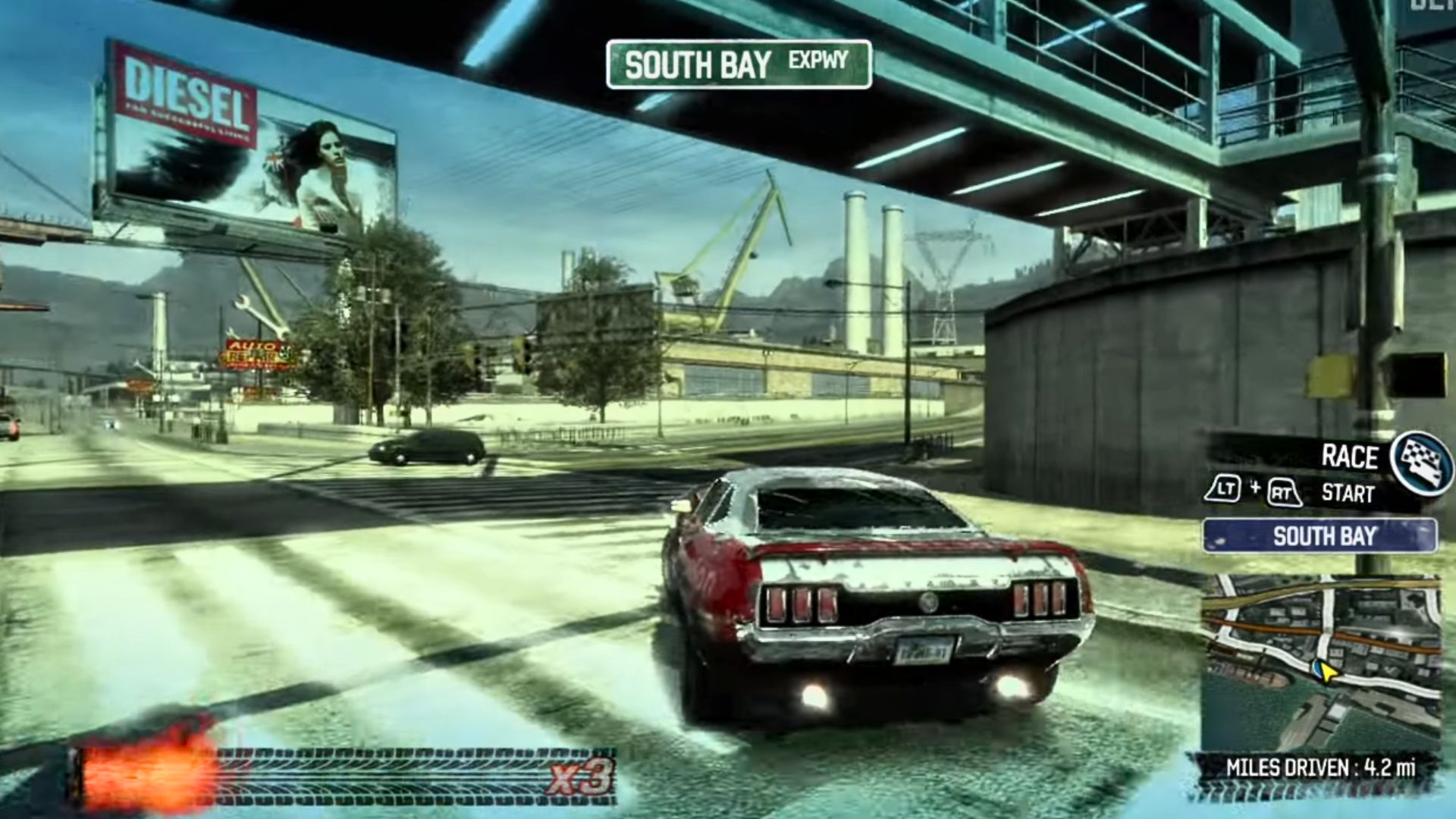The height and width of the screenshot is (819, 1456).
Task: Click the yellow player arrow on minimap
Action: click(1325, 670)
